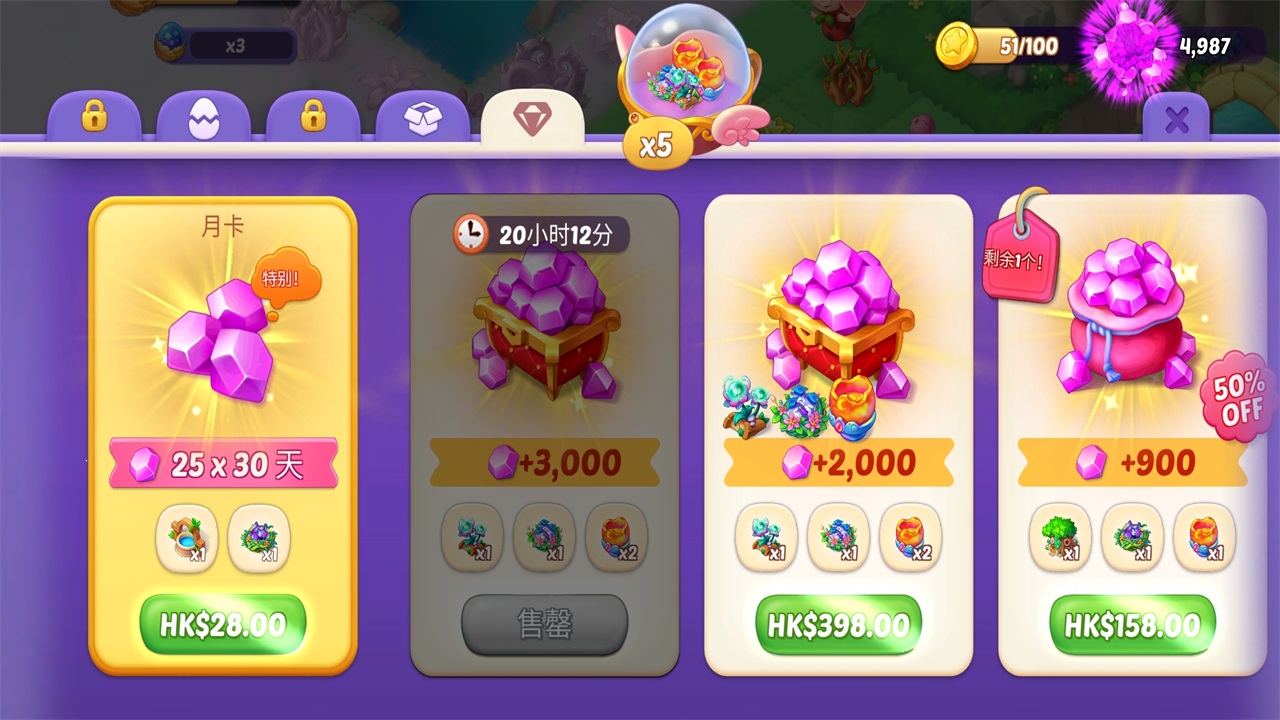This screenshot has height=720, width=1280.
Task: Purchase the 2,000 gem chest for HK$398.00
Action: 838,625
